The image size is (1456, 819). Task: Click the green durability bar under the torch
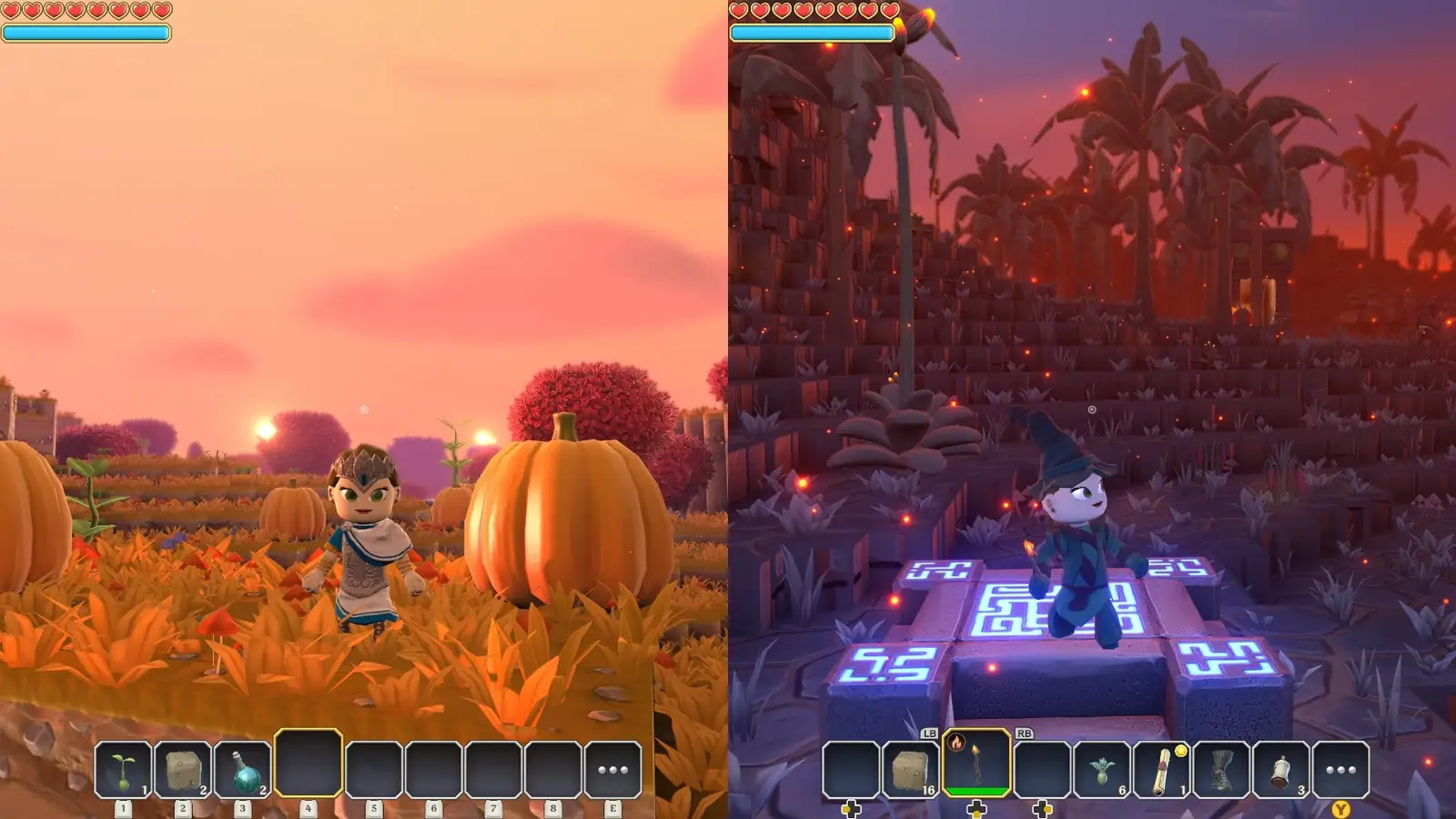pyautogui.click(x=976, y=790)
